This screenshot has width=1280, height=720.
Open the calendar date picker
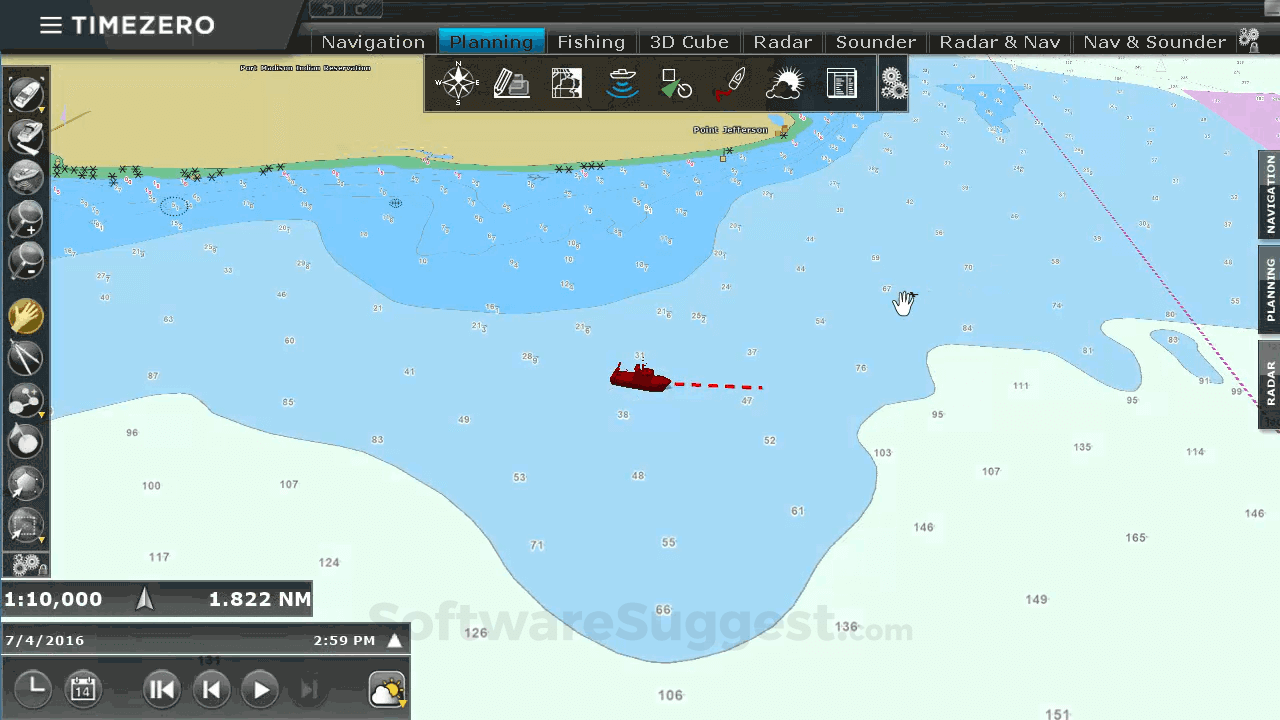pos(83,689)
